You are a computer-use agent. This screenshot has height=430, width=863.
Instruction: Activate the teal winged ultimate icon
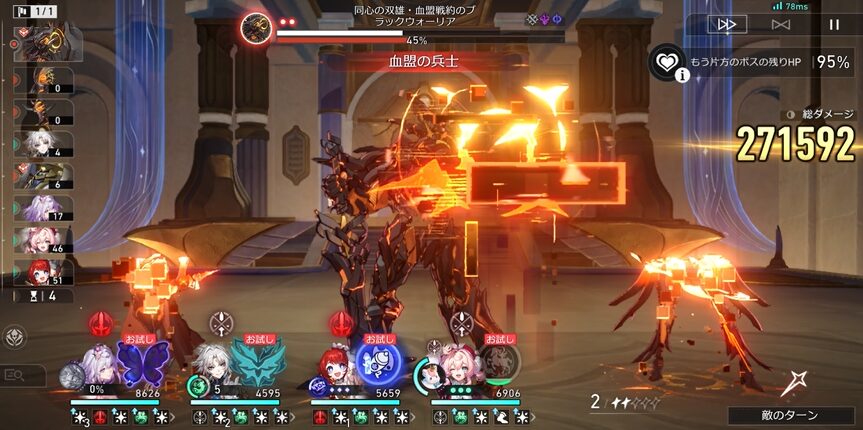coord(251,361)
